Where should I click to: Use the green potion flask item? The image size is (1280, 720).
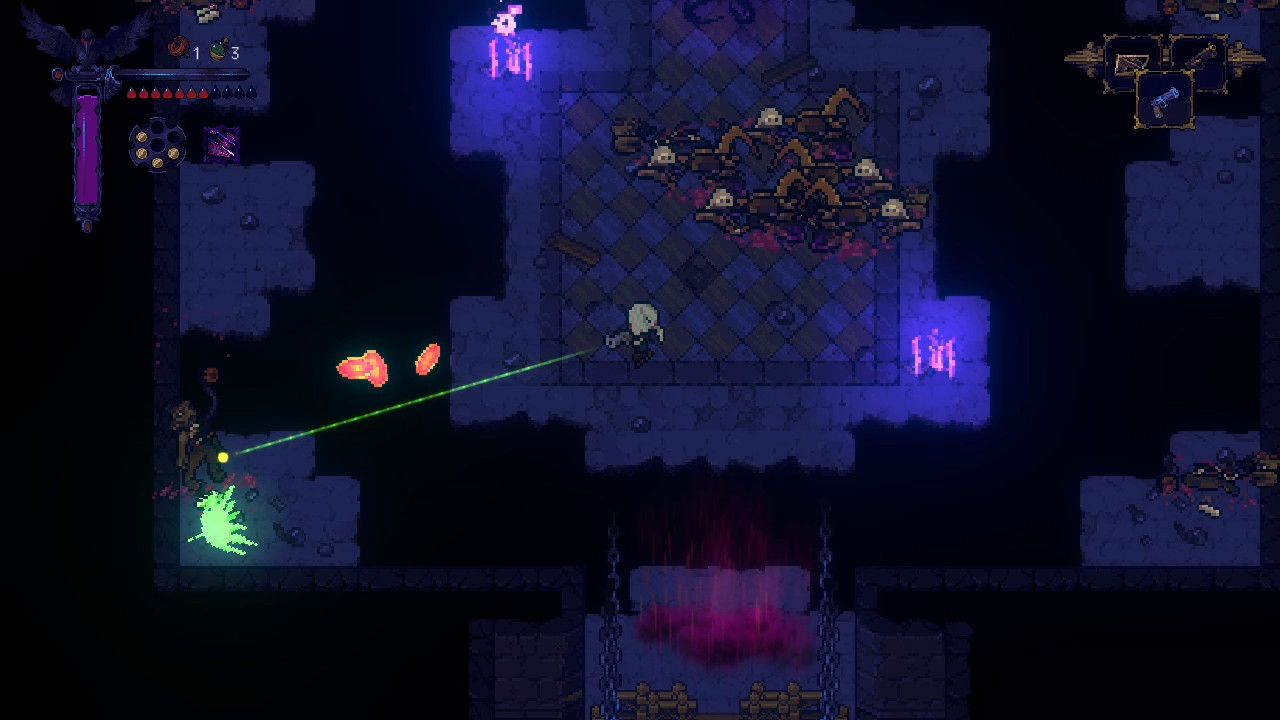pos(217,49)
